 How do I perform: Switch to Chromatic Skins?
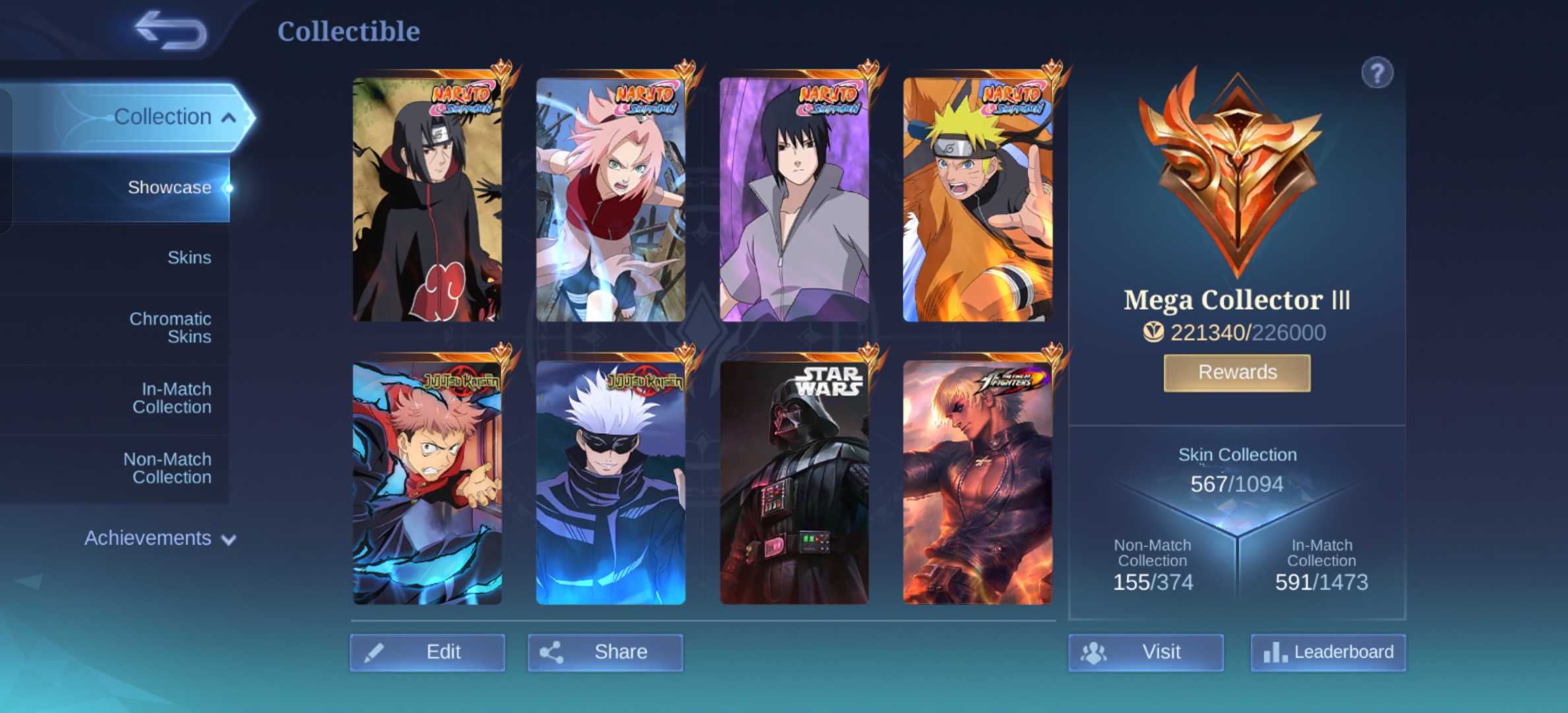point(170,327)
